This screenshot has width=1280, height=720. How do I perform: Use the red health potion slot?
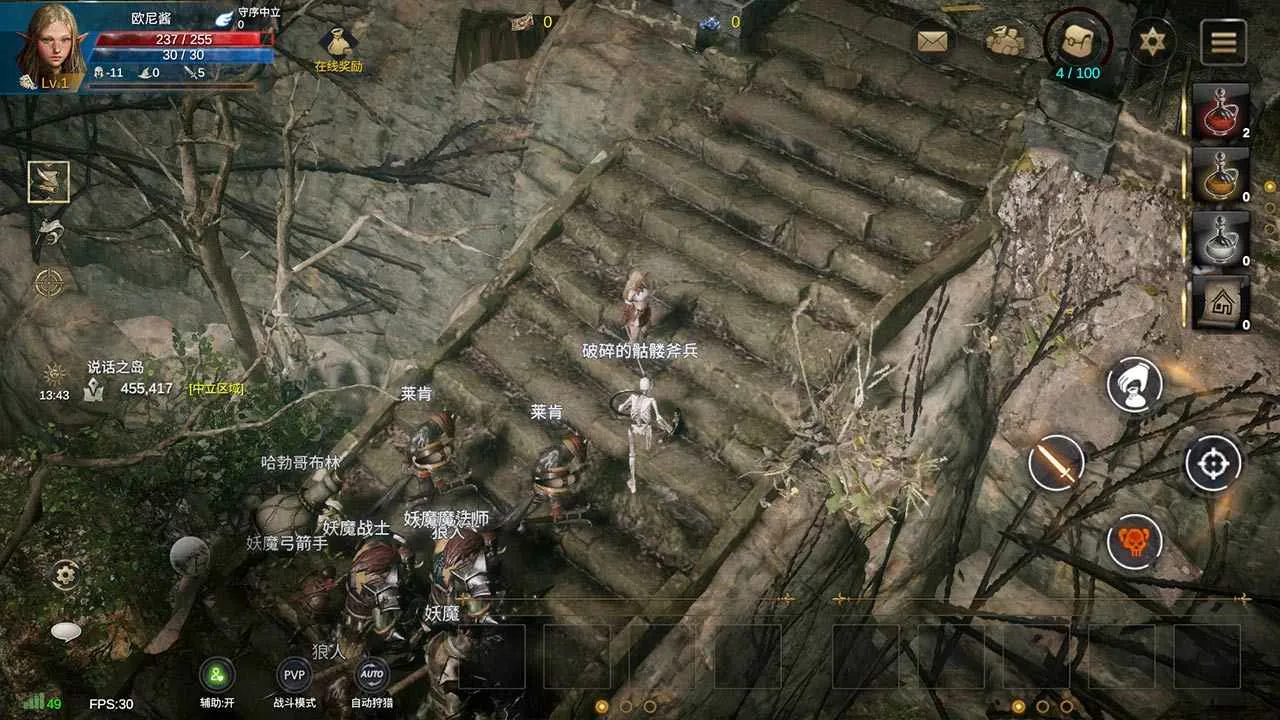coord(1221,111)
